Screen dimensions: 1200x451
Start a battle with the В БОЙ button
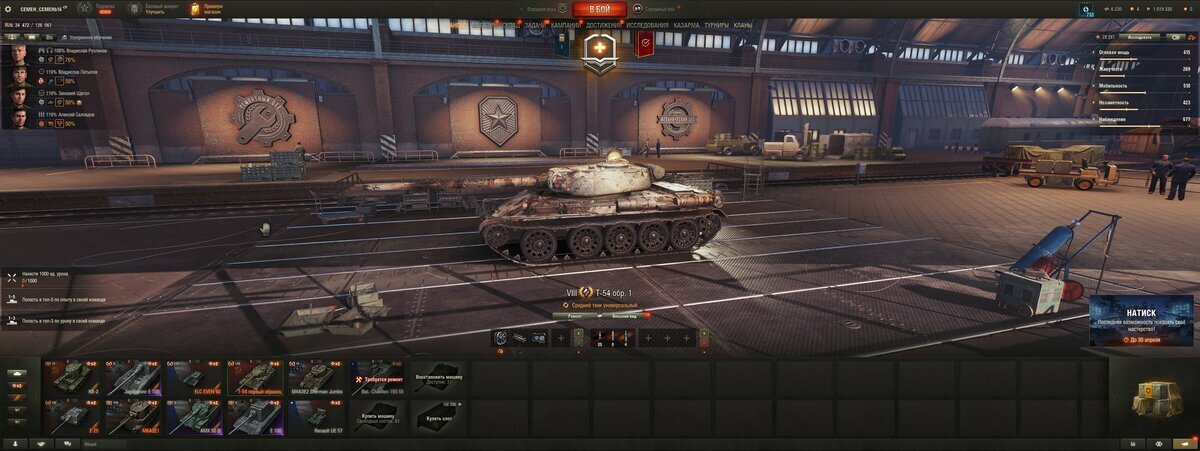[x=600, y=9]
